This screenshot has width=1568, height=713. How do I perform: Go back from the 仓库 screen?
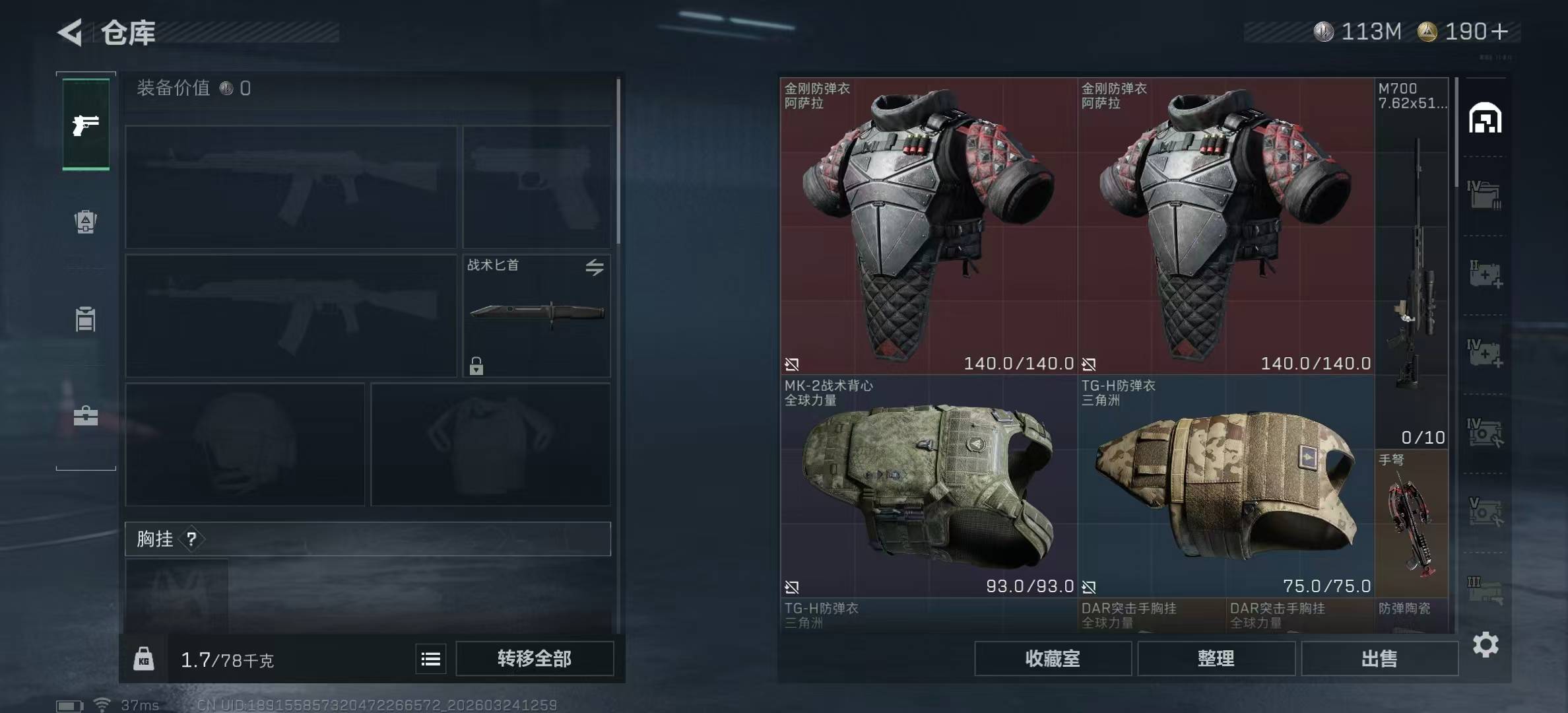pyautogui.click(x=71, y=32)
